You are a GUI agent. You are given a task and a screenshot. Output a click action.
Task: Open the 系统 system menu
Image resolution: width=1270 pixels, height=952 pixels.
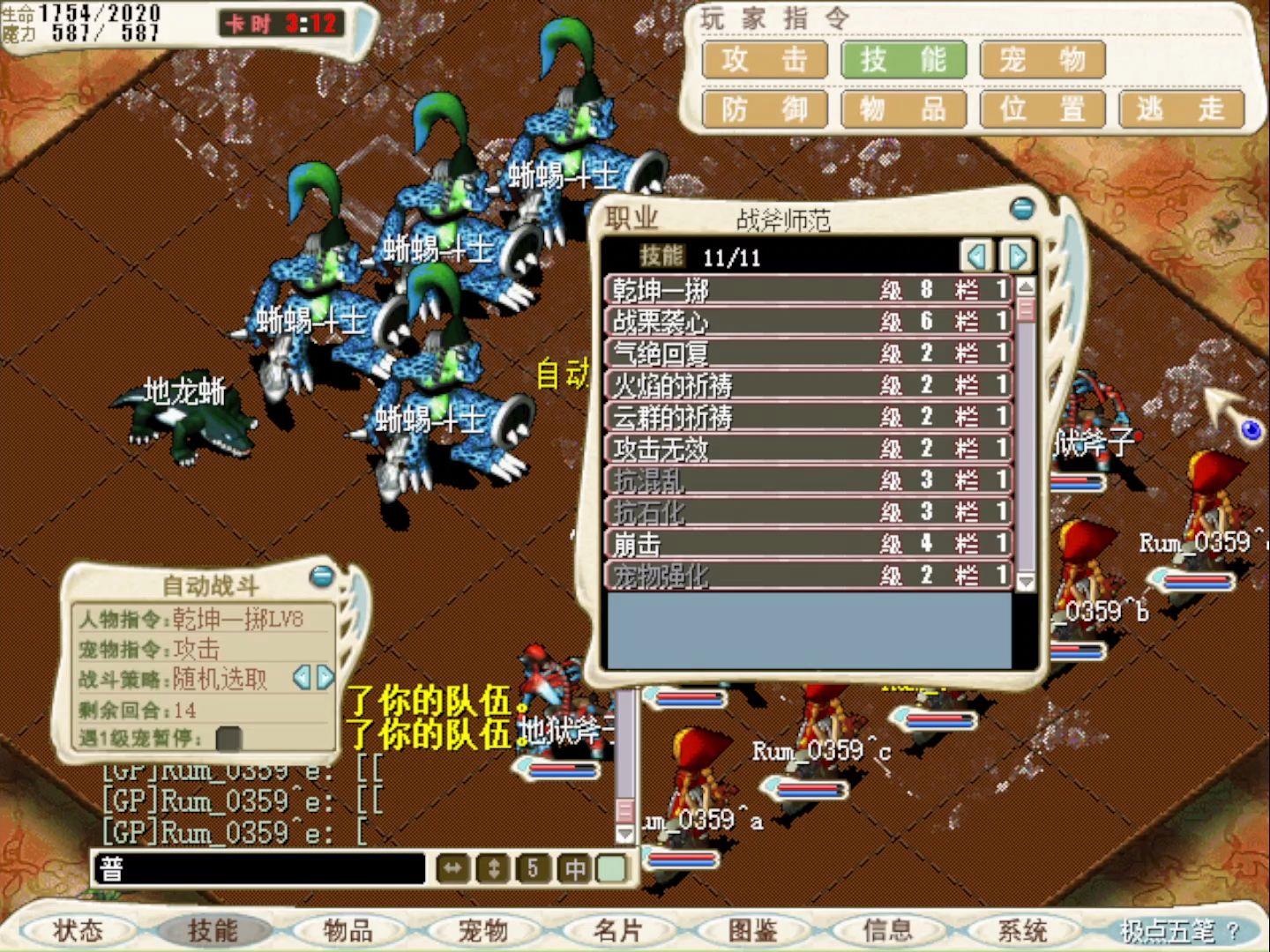pyautogui.click(x=1023, y=929)
